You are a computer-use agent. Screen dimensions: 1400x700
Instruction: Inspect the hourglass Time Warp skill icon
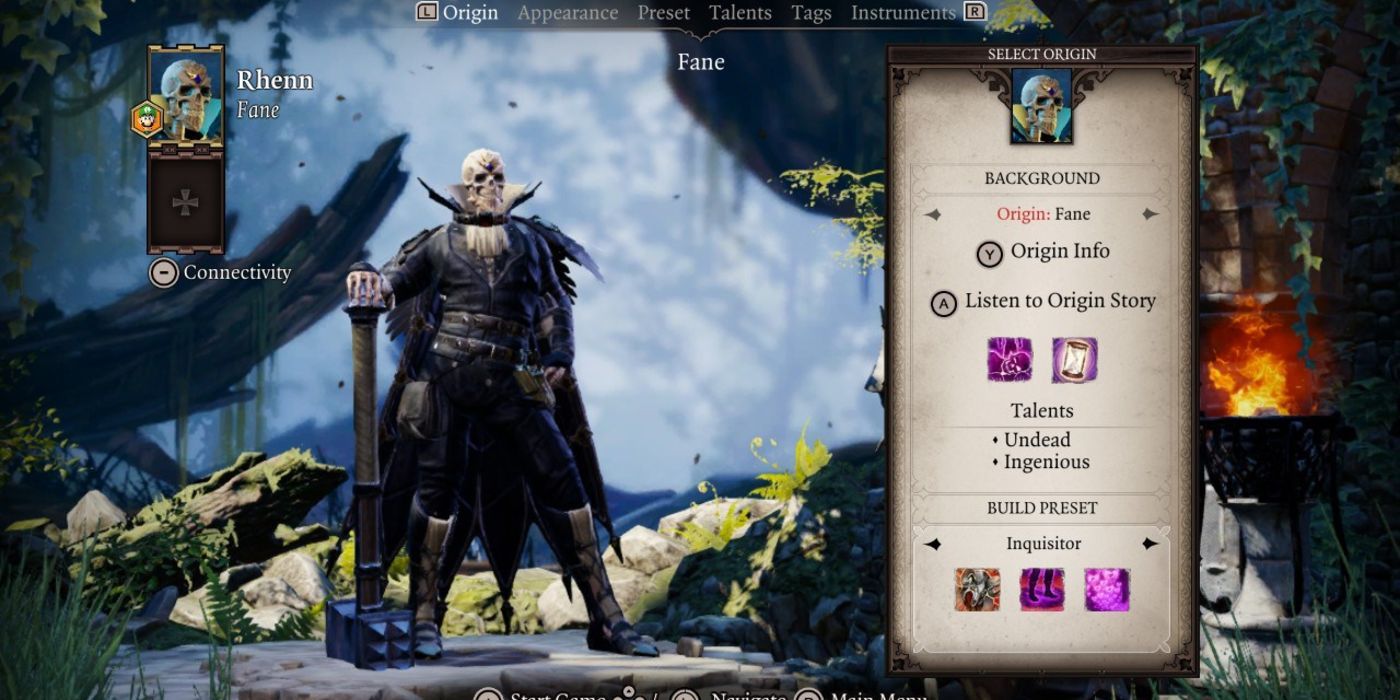tap(1074, 360)
